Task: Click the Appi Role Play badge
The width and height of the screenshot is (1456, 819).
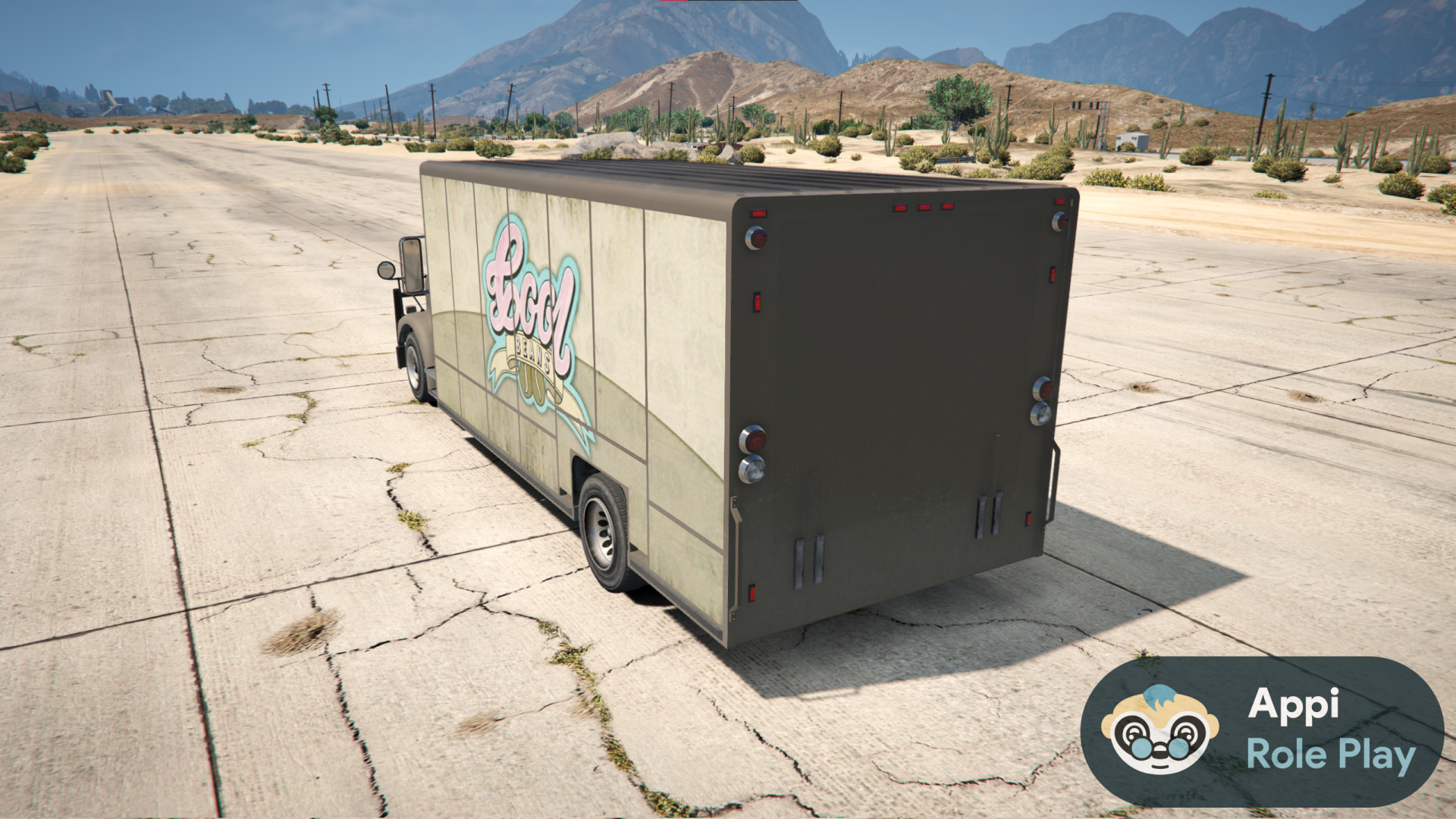Action: pyautogui.click(x=1262, y=731)
